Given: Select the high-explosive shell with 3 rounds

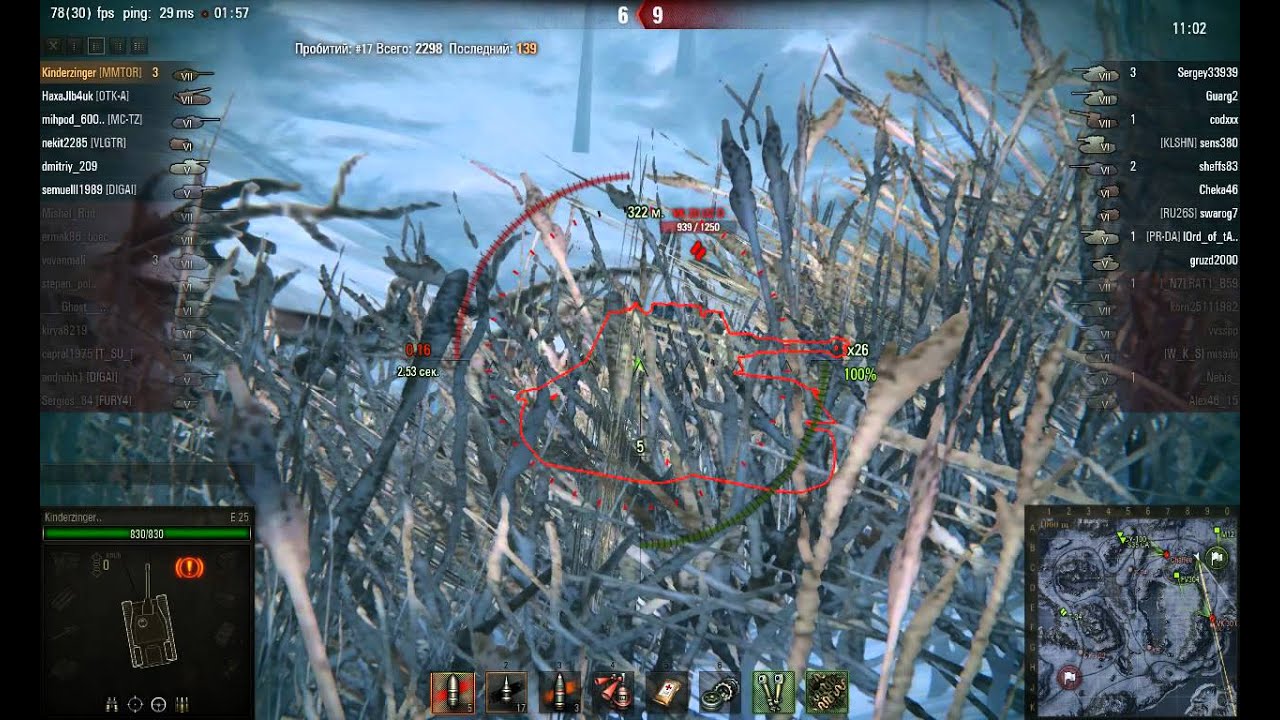Looking at the screenshot, I should coord(560,691).
